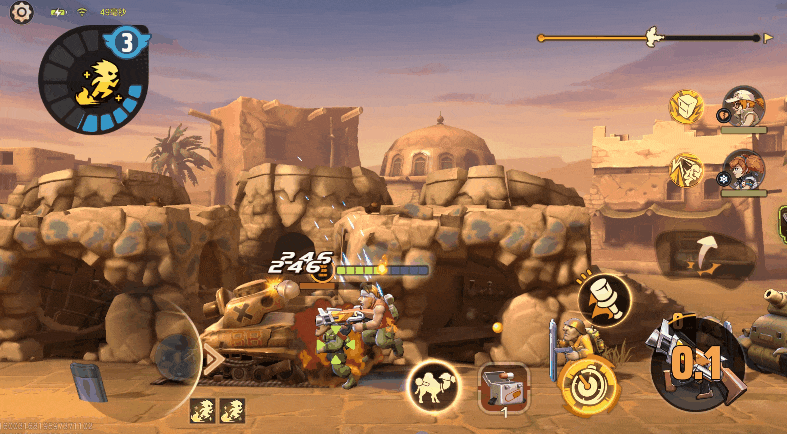Switch to the brown-haired teammate portrait
This screenshot has height=434, width=787.
(743, 169)
